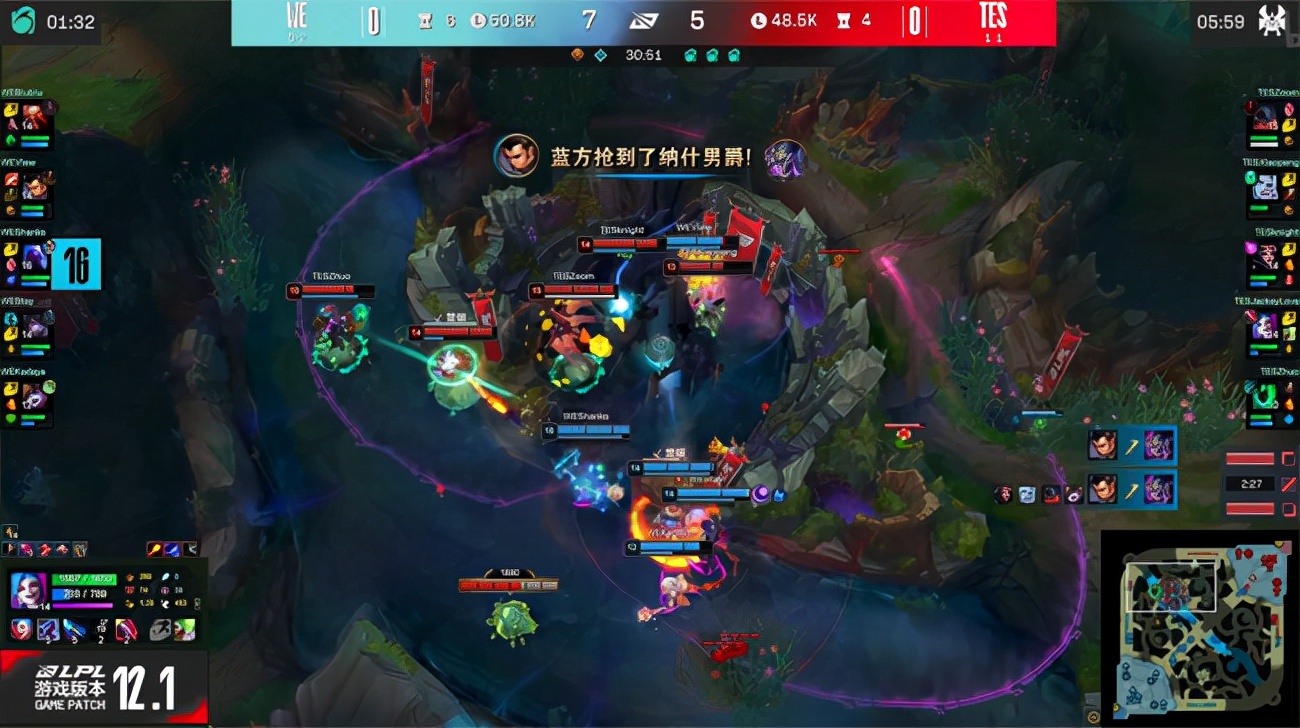
Task: Click the first item slot in the bottom-left inventory
Action: (21, 629)
